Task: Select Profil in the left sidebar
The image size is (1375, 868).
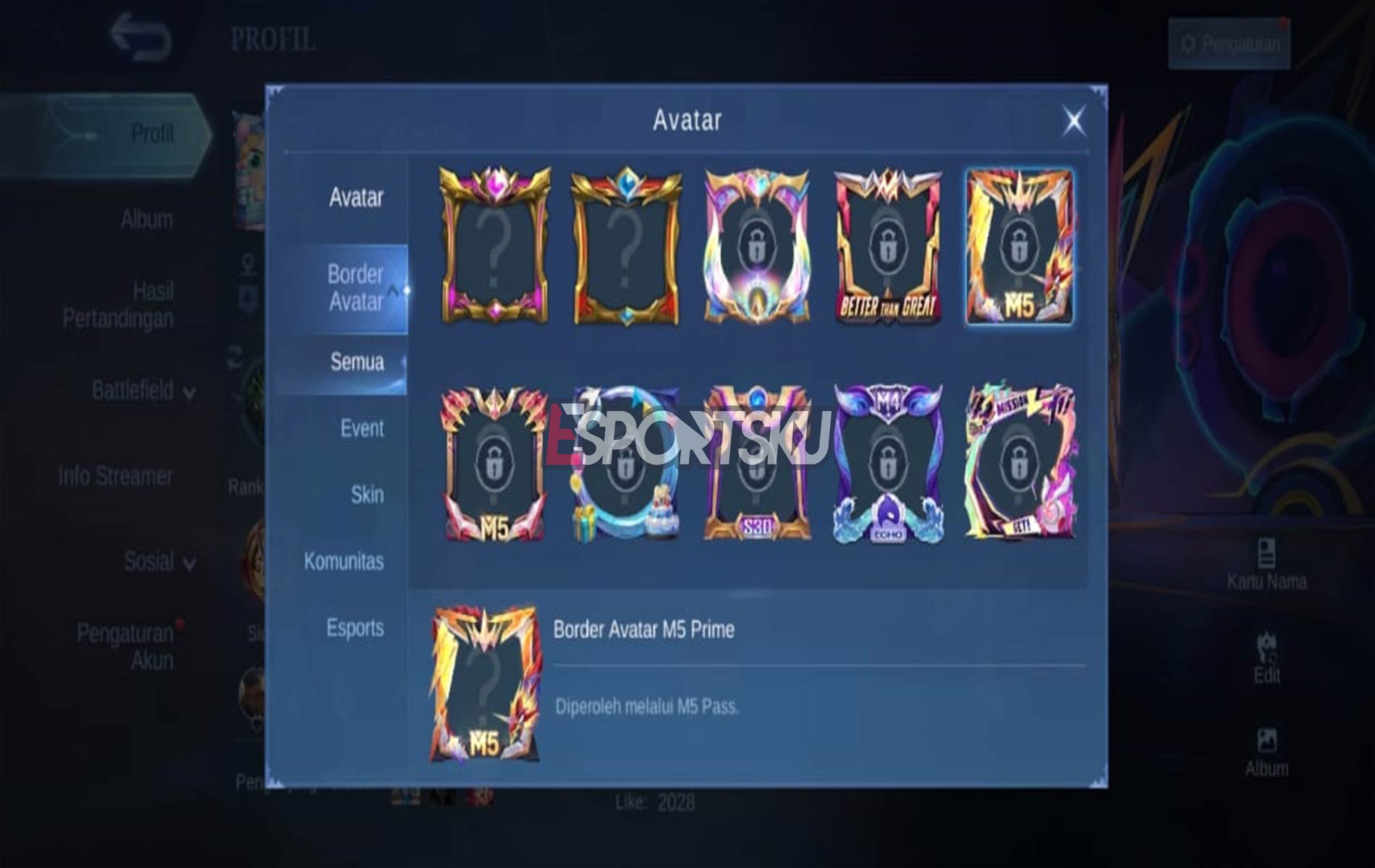Action: (x=152, y=132)
